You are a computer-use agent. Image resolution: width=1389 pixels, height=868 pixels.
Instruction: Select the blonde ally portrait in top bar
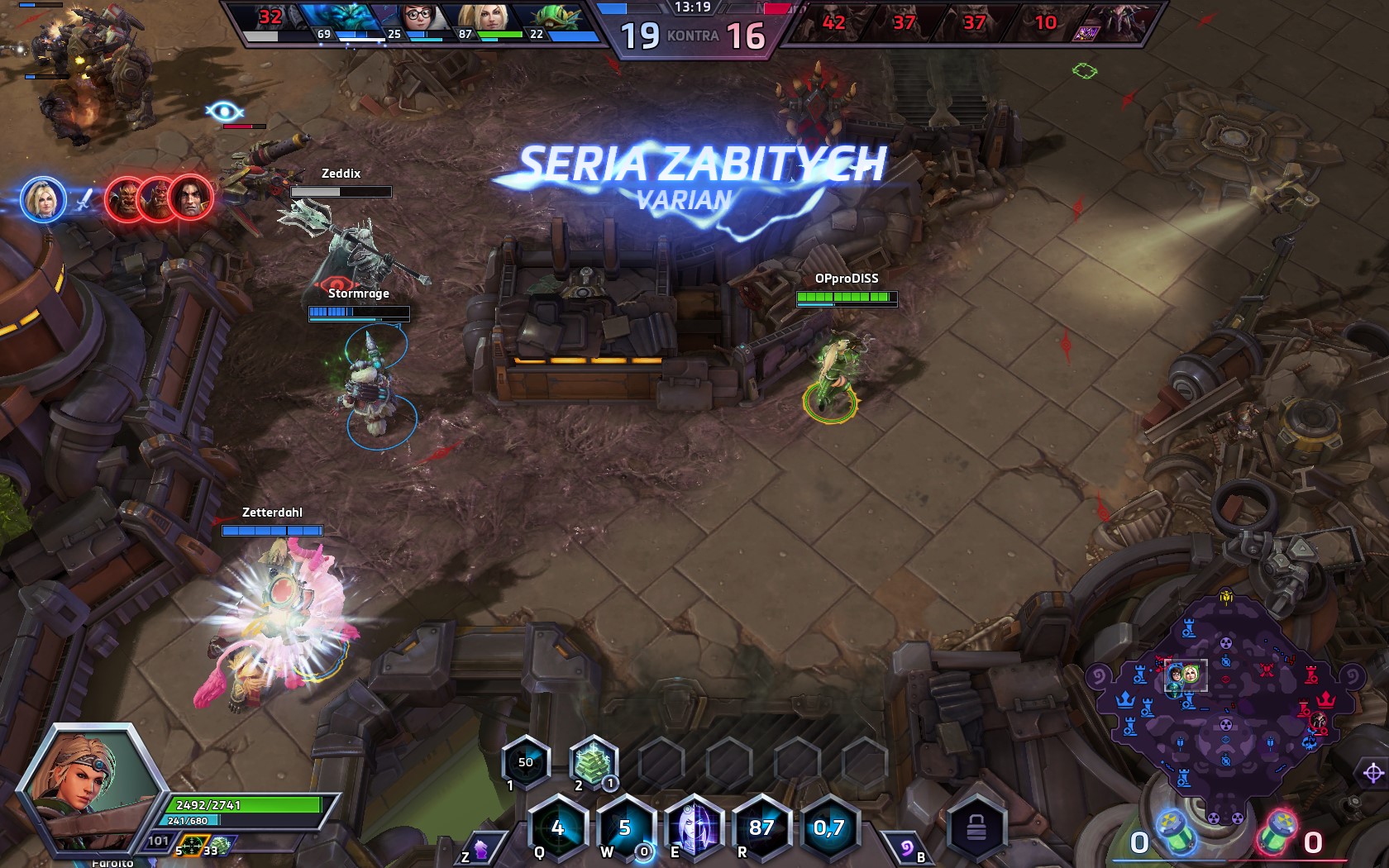[x=489, y=18]
